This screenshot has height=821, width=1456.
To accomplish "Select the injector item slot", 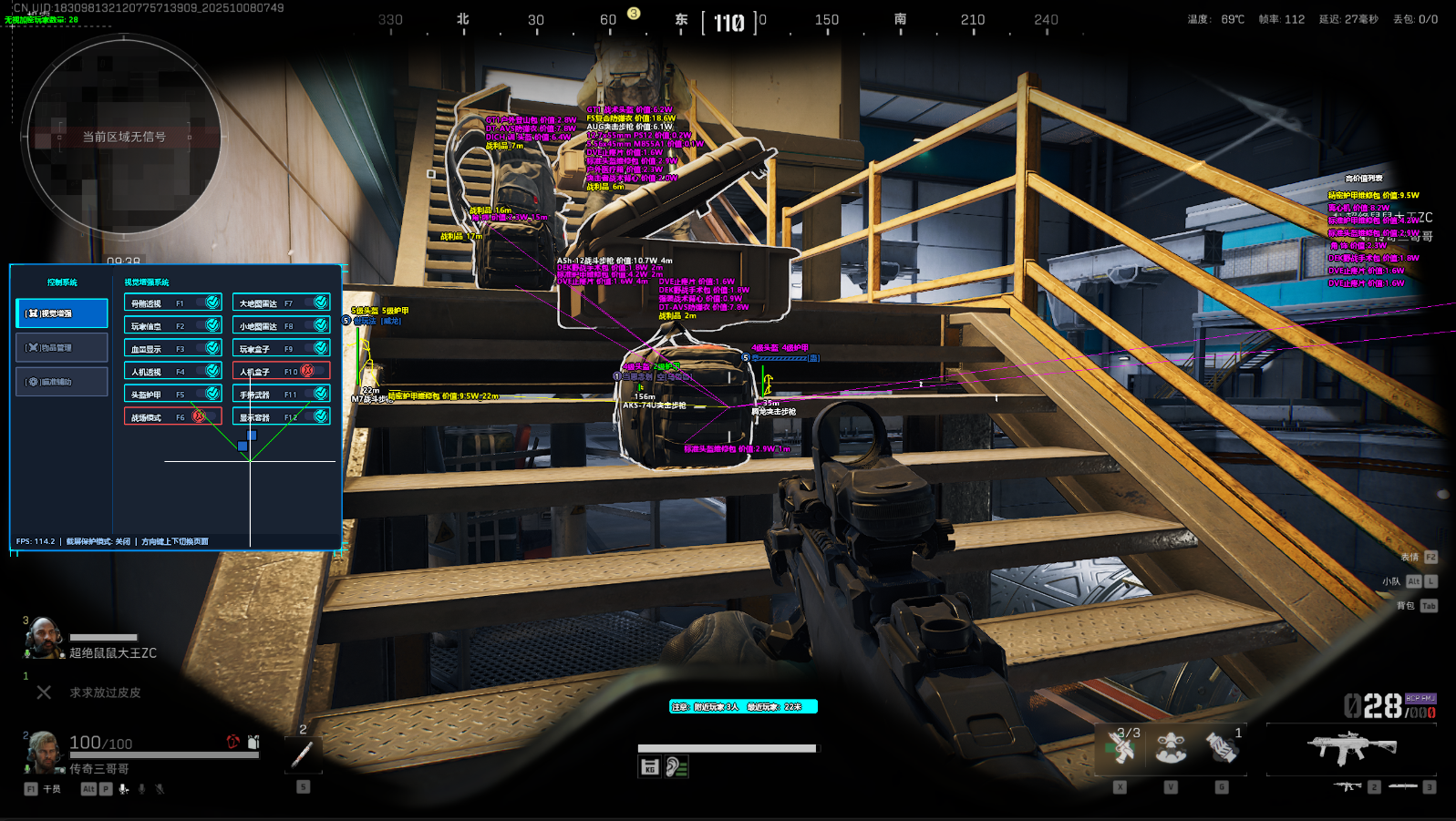I will coord(303,754).
